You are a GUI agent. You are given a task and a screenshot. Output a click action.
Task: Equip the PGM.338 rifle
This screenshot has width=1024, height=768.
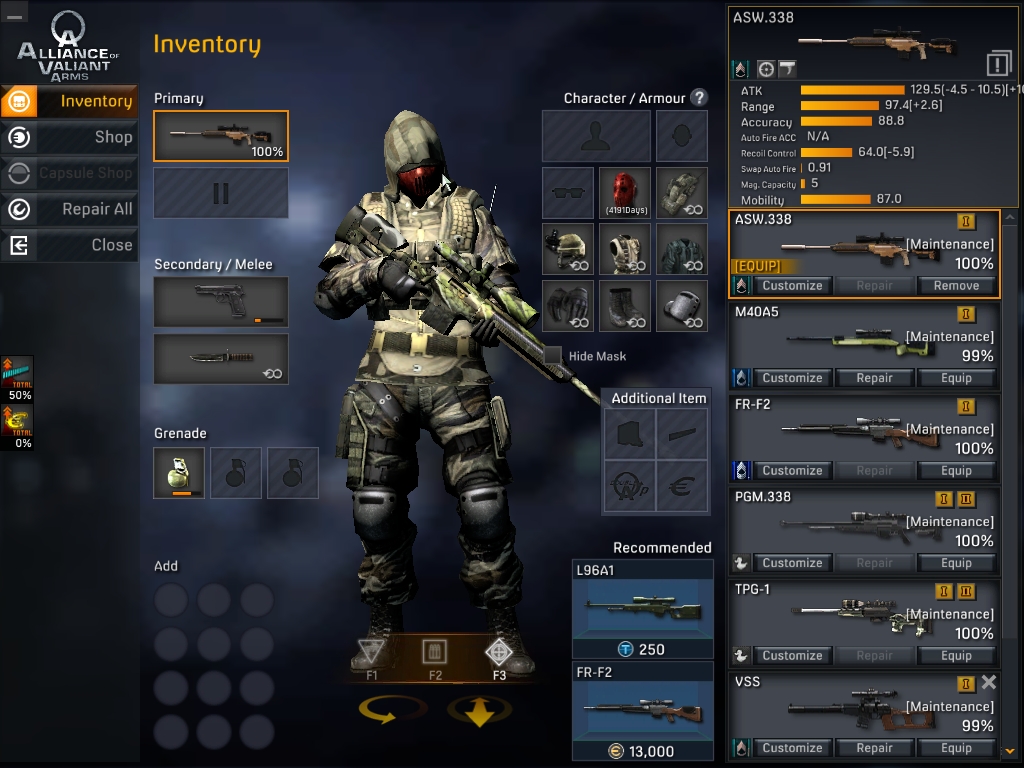(956, 563)
